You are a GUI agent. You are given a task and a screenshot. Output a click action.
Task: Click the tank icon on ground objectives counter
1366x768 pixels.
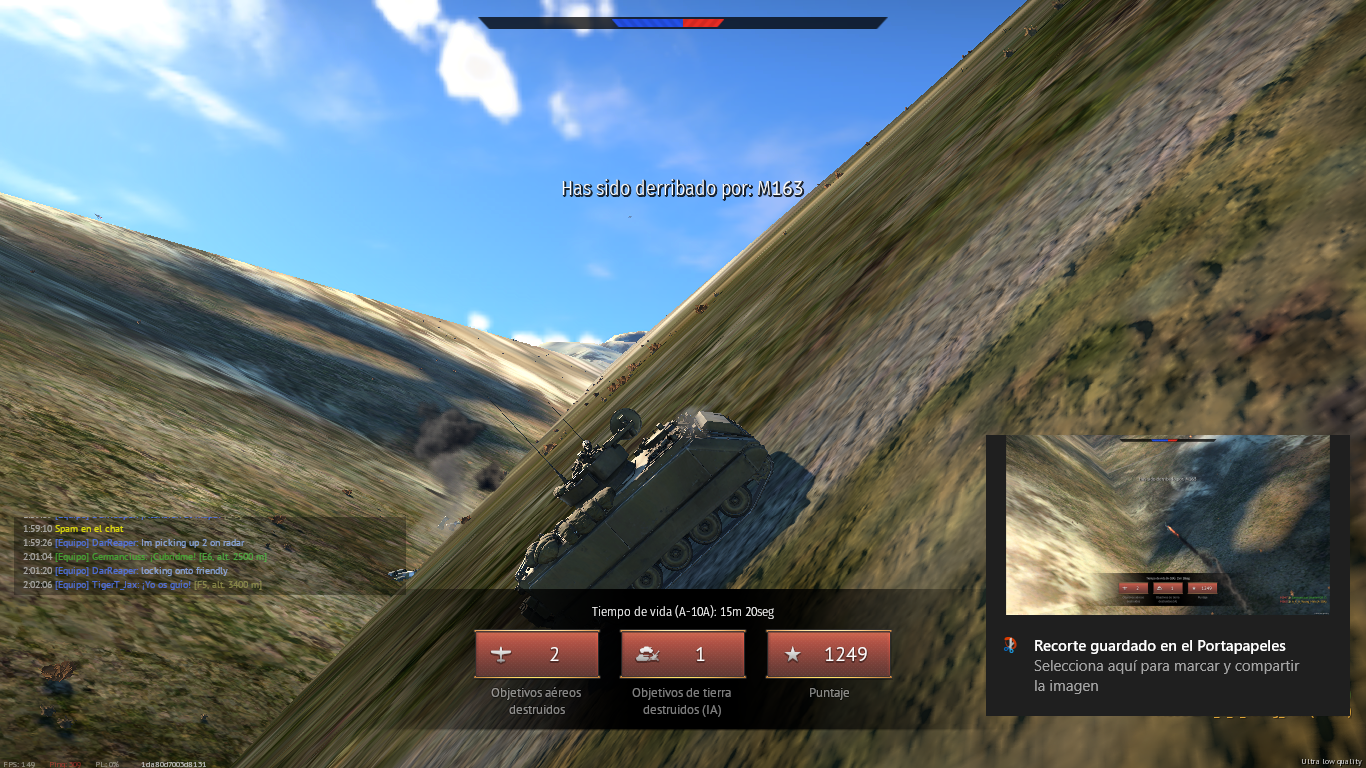click(x=650, y=655)
